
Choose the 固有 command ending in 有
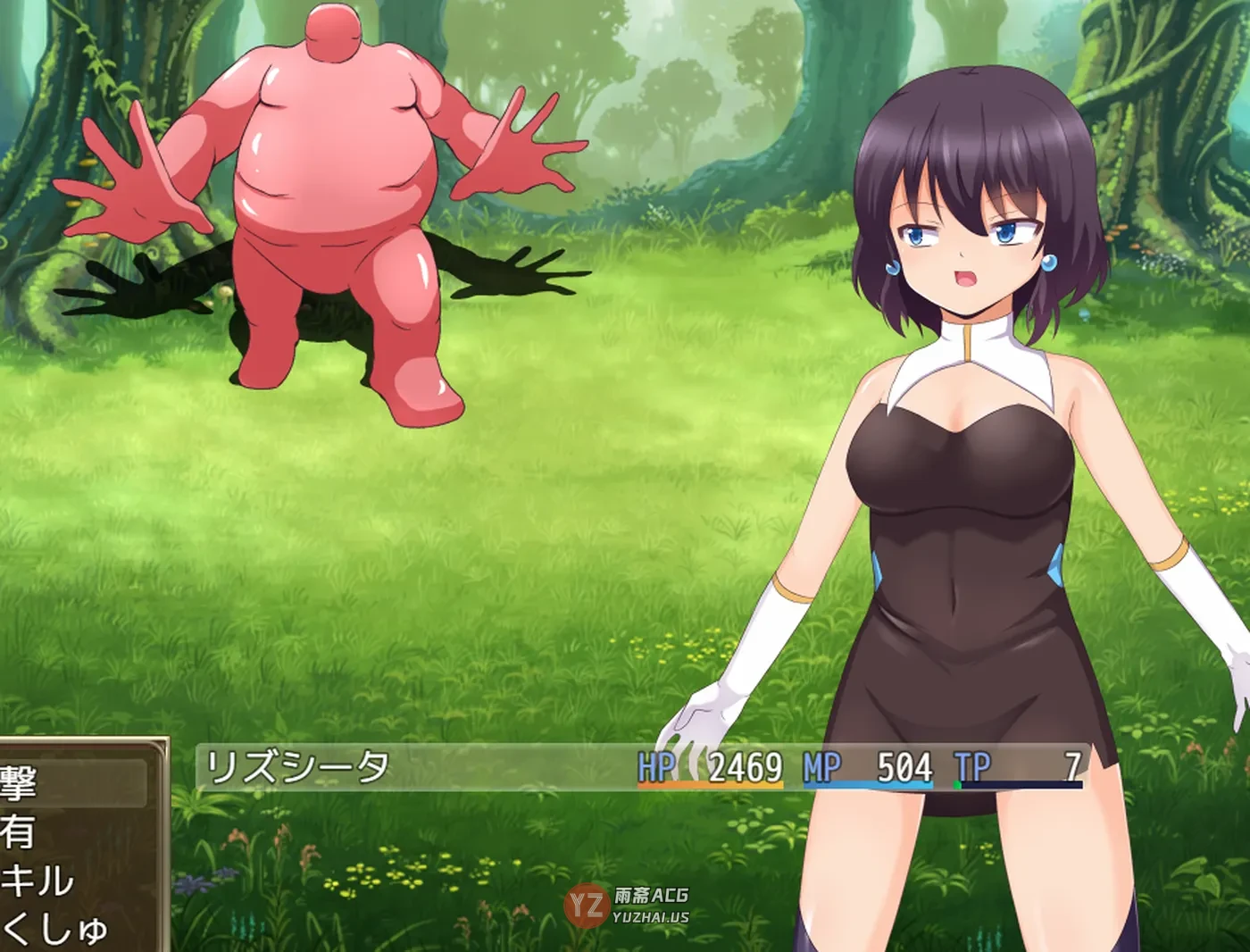(x=36, y=832)
